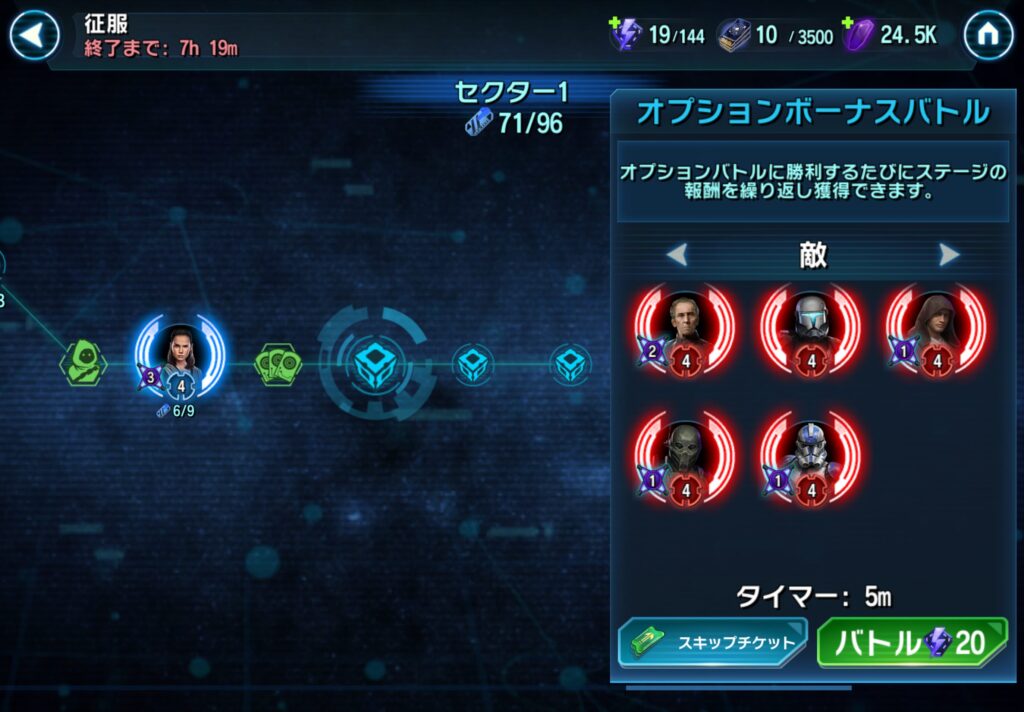Show the next enemy squad arrow

[949, 255]
